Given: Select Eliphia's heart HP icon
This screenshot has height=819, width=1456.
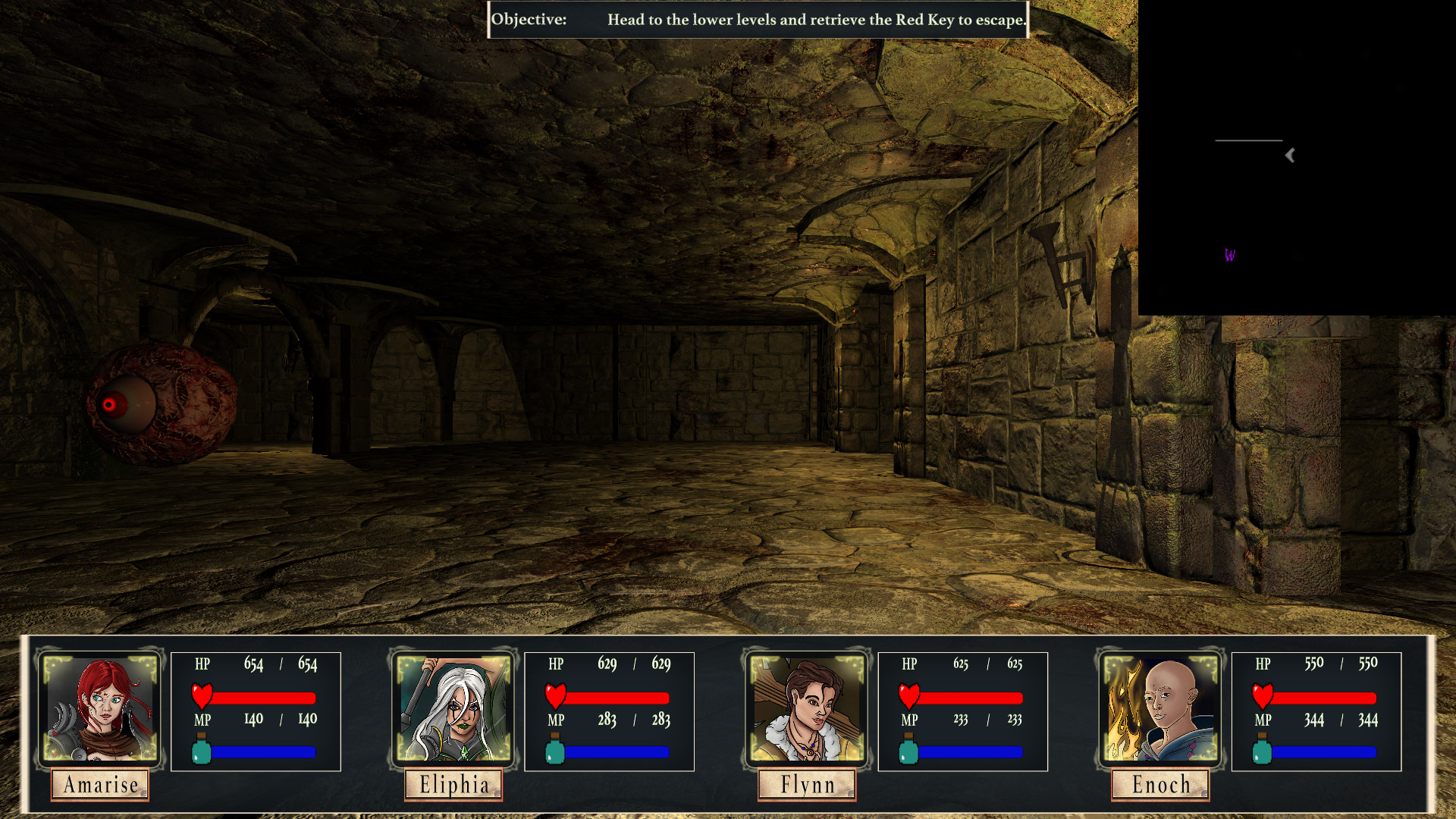Looking at the screenshot, I should [554, 695].
